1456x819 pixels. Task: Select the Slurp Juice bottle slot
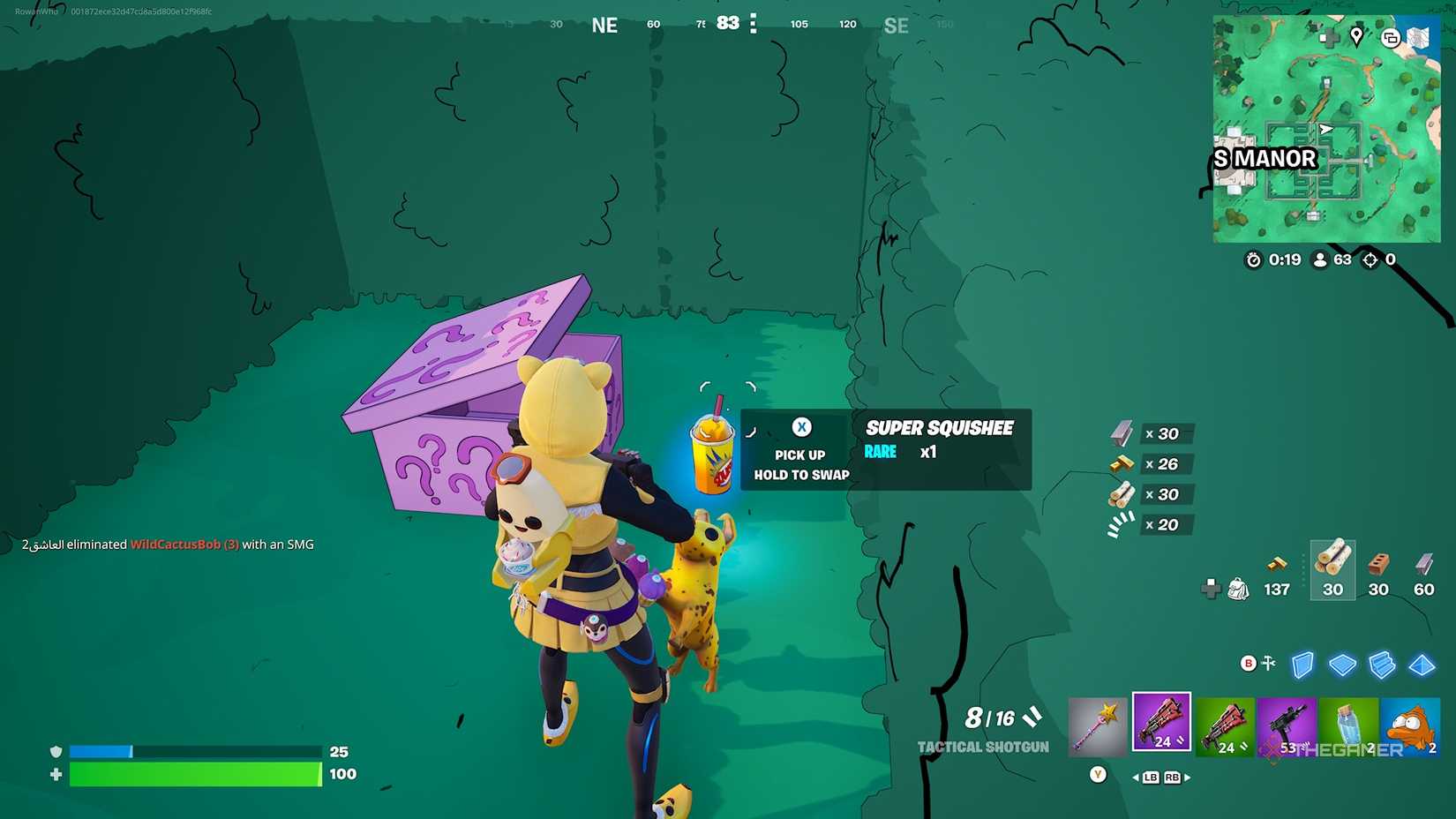pos(1350,725)
